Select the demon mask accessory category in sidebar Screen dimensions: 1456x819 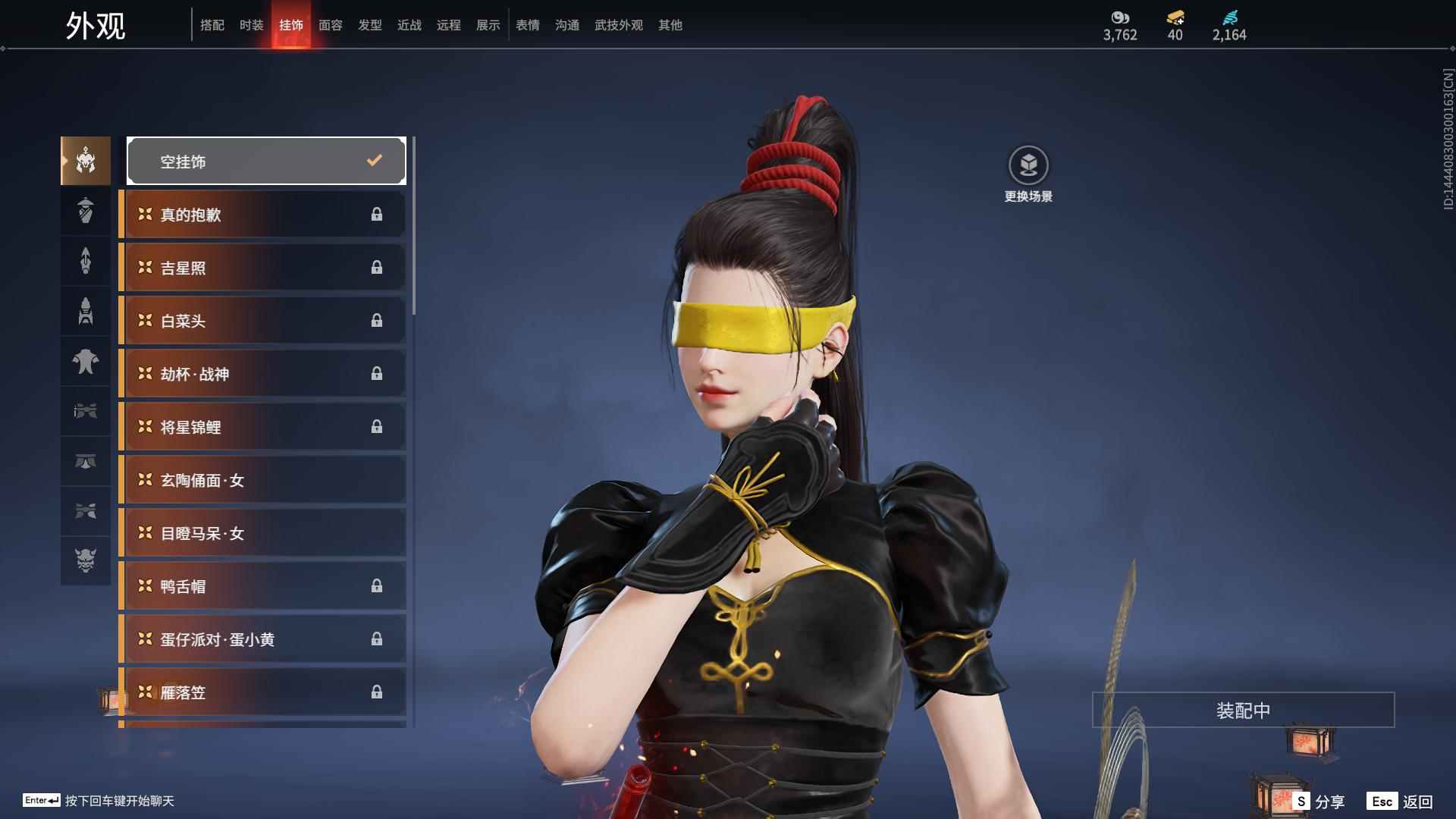[x=86, y=562]
